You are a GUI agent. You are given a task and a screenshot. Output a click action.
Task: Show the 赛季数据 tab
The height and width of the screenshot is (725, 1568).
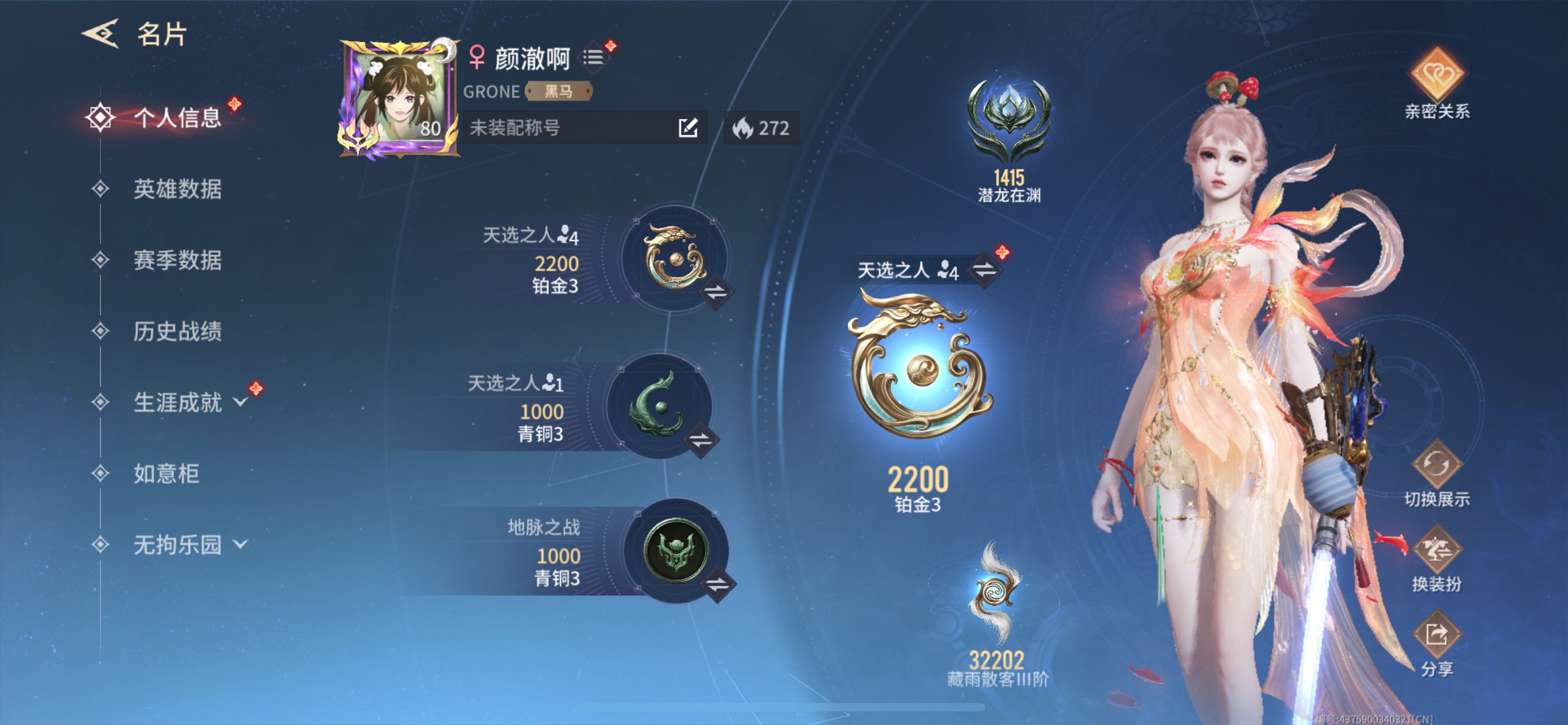(x=177, y=260)
